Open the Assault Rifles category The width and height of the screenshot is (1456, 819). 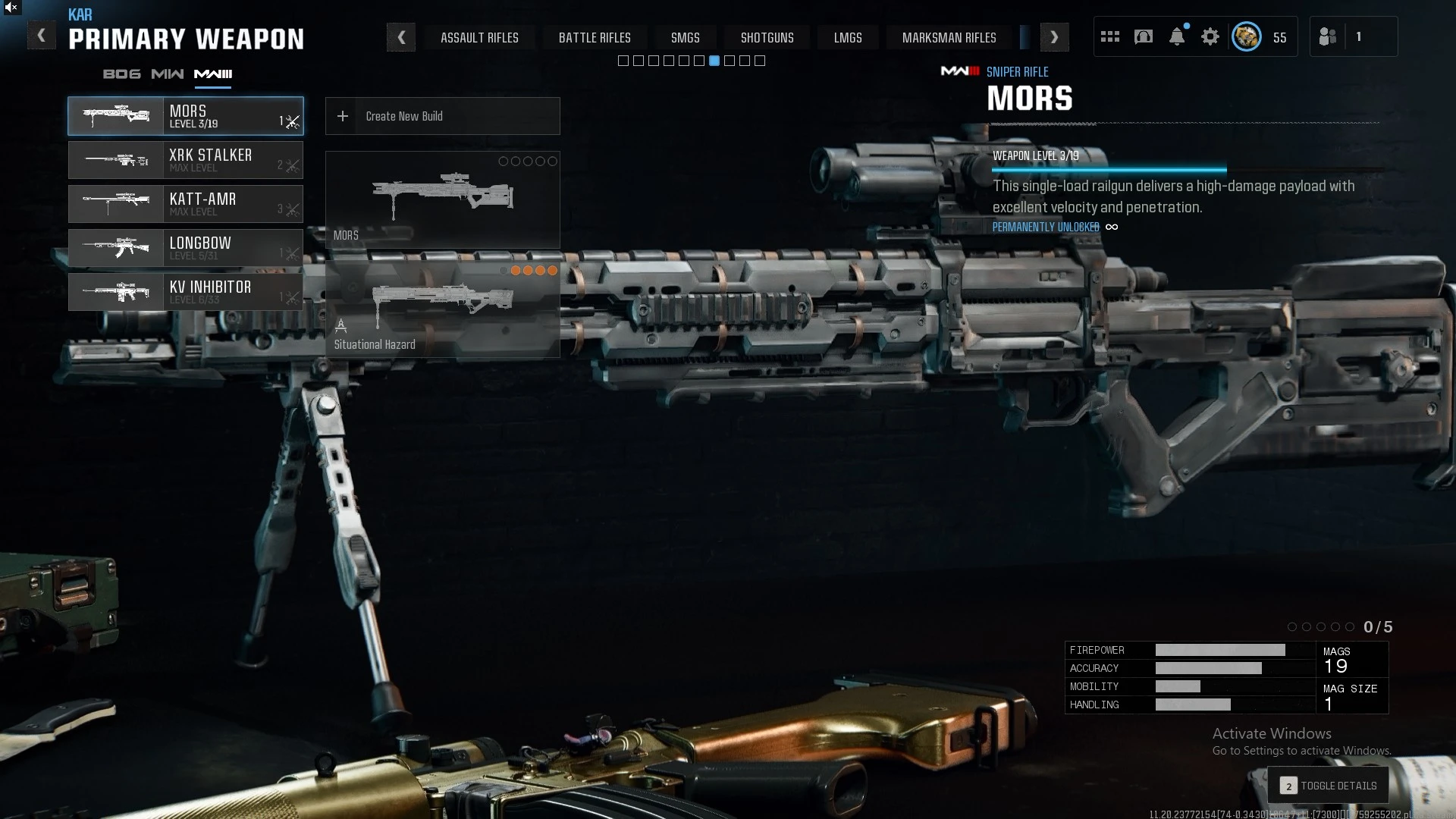[x=479, y=37]
